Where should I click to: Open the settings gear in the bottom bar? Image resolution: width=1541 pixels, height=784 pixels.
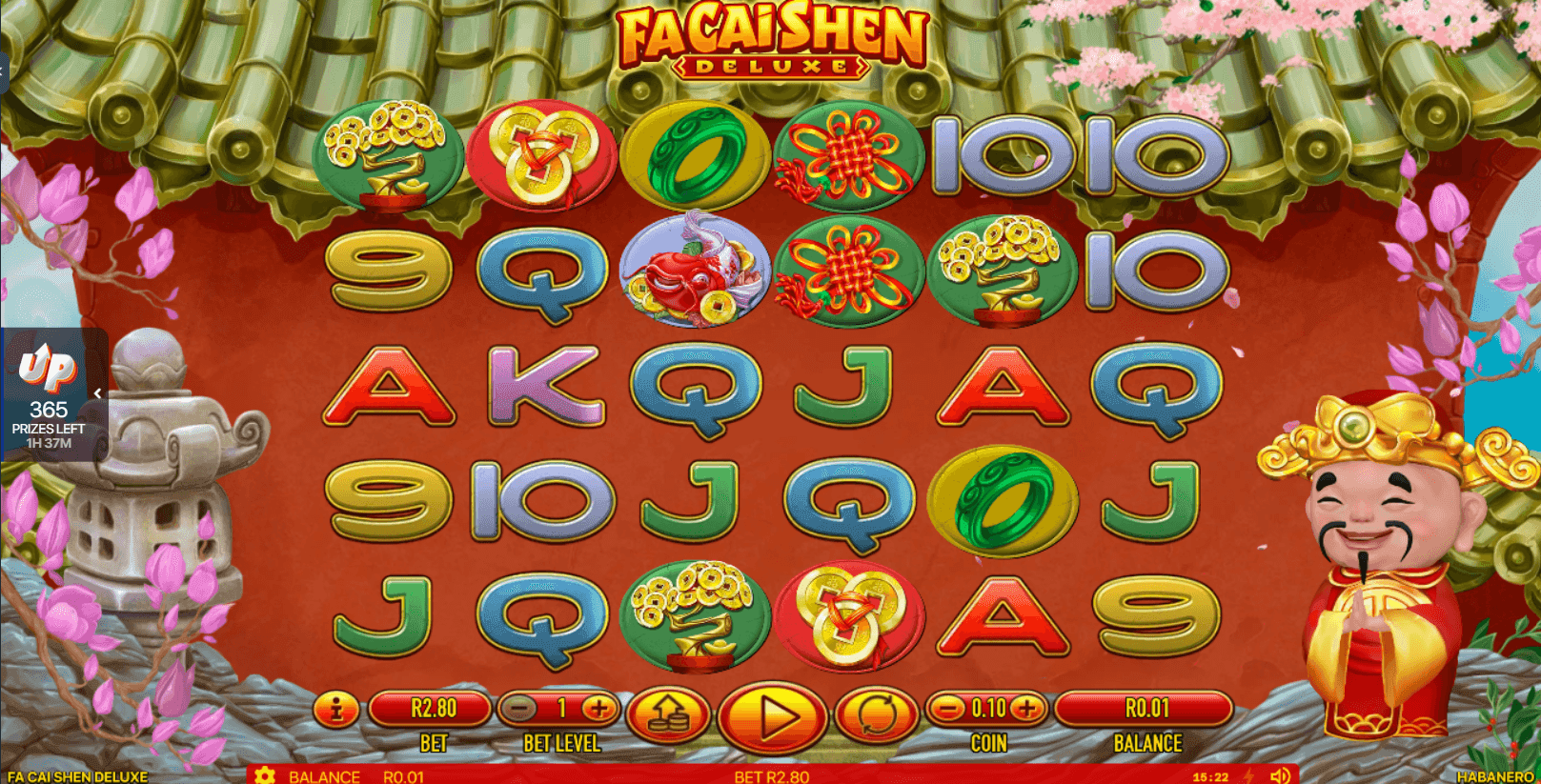[265, 776]
